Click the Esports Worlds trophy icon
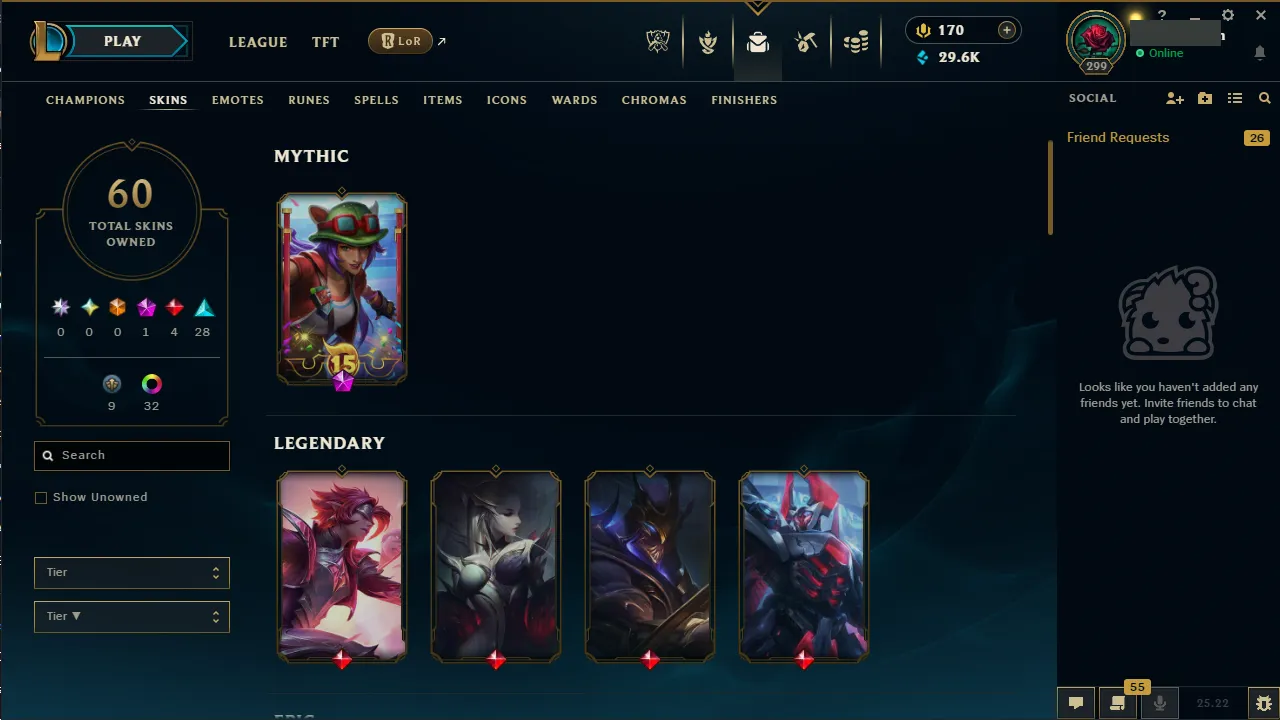The image size is (1280, 720). [x=658, y=42]
